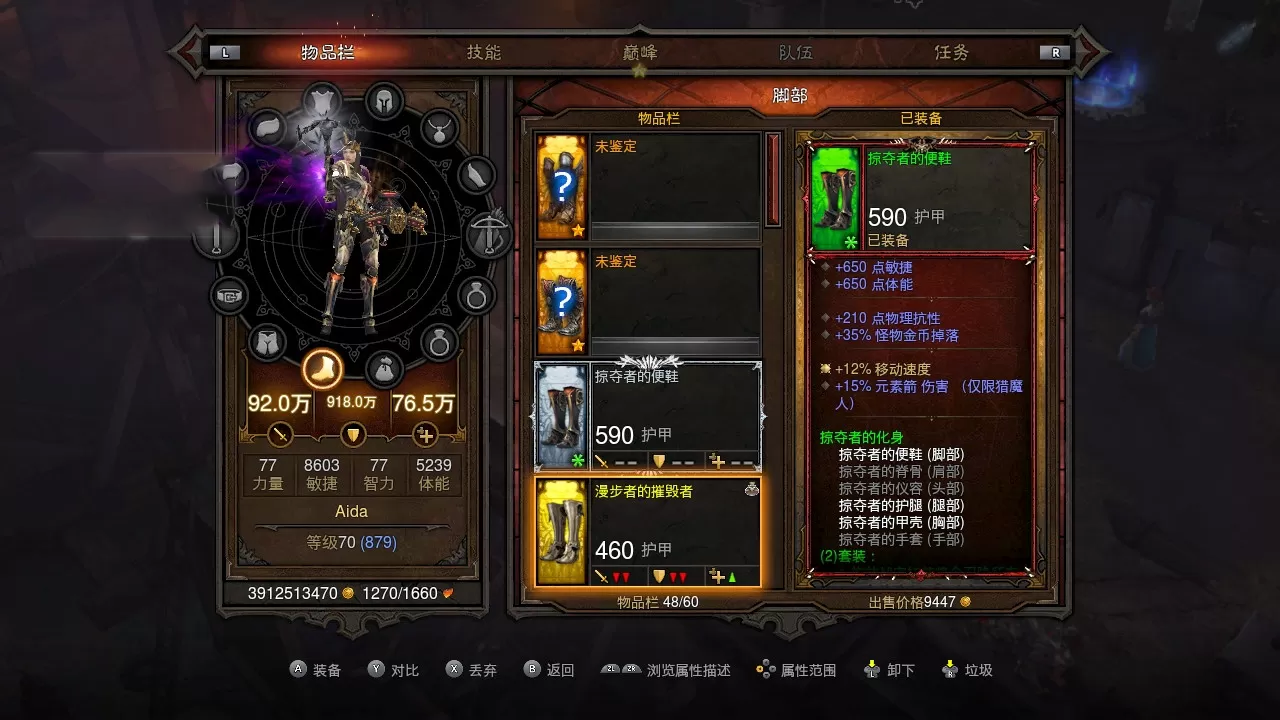This screenshot has width=1280, height=720.
Task: Switch to the 任务 quests tab
Action: 951,53
